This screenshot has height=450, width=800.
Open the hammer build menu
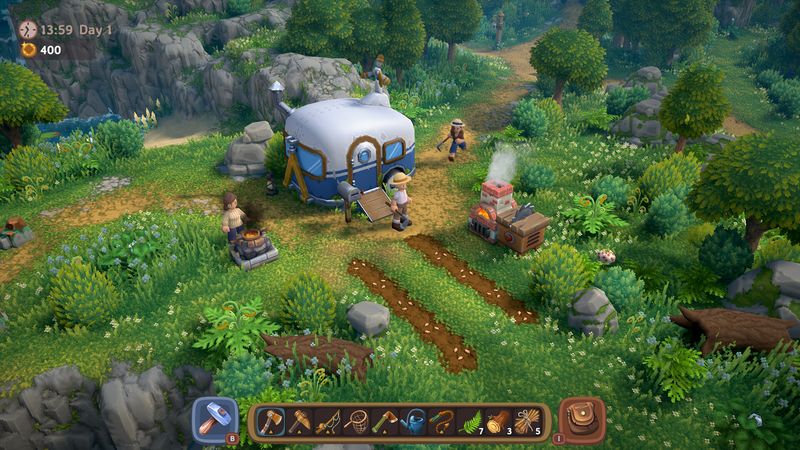point(215,420)
